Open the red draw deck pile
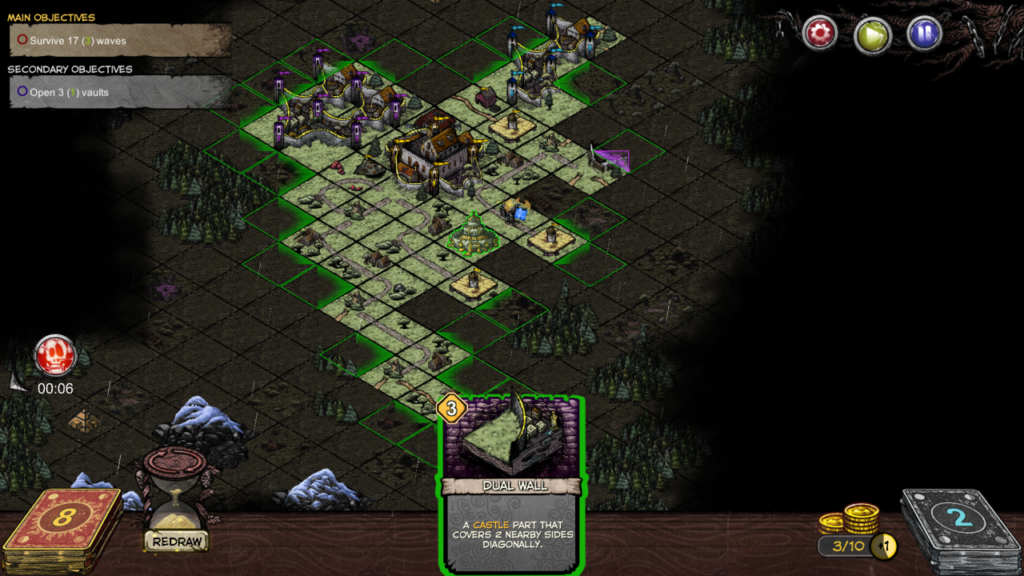The width and height of the screenshot is (1024, 576). [x=62, y=518]
